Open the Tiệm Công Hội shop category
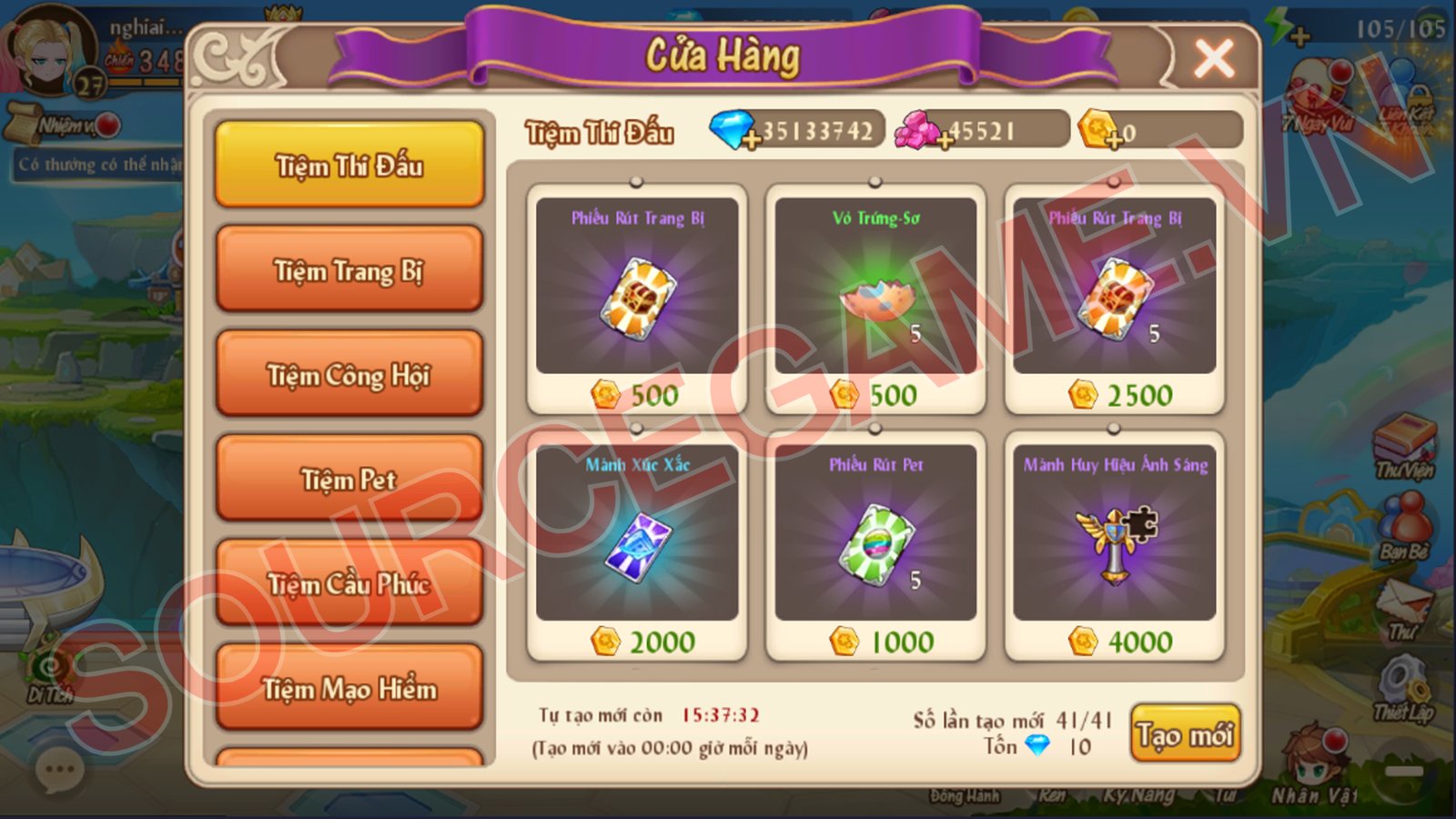This screenshot has height=819, width=1456. [349, 375]
